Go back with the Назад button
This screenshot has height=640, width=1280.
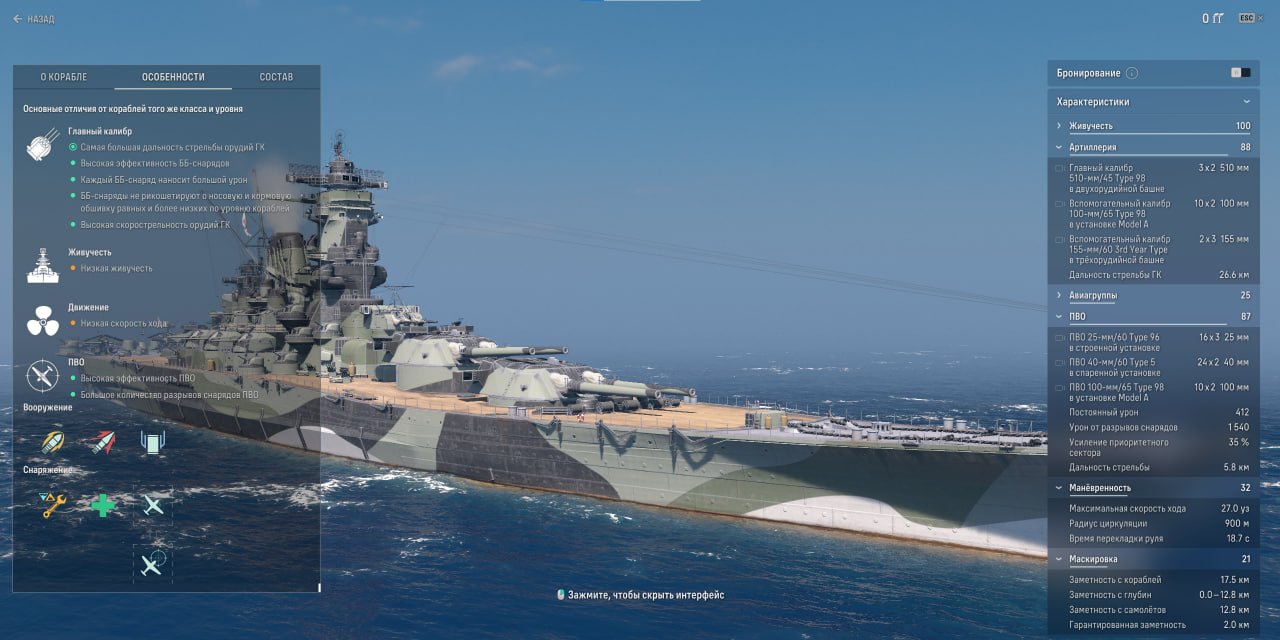tap(34, 19)
